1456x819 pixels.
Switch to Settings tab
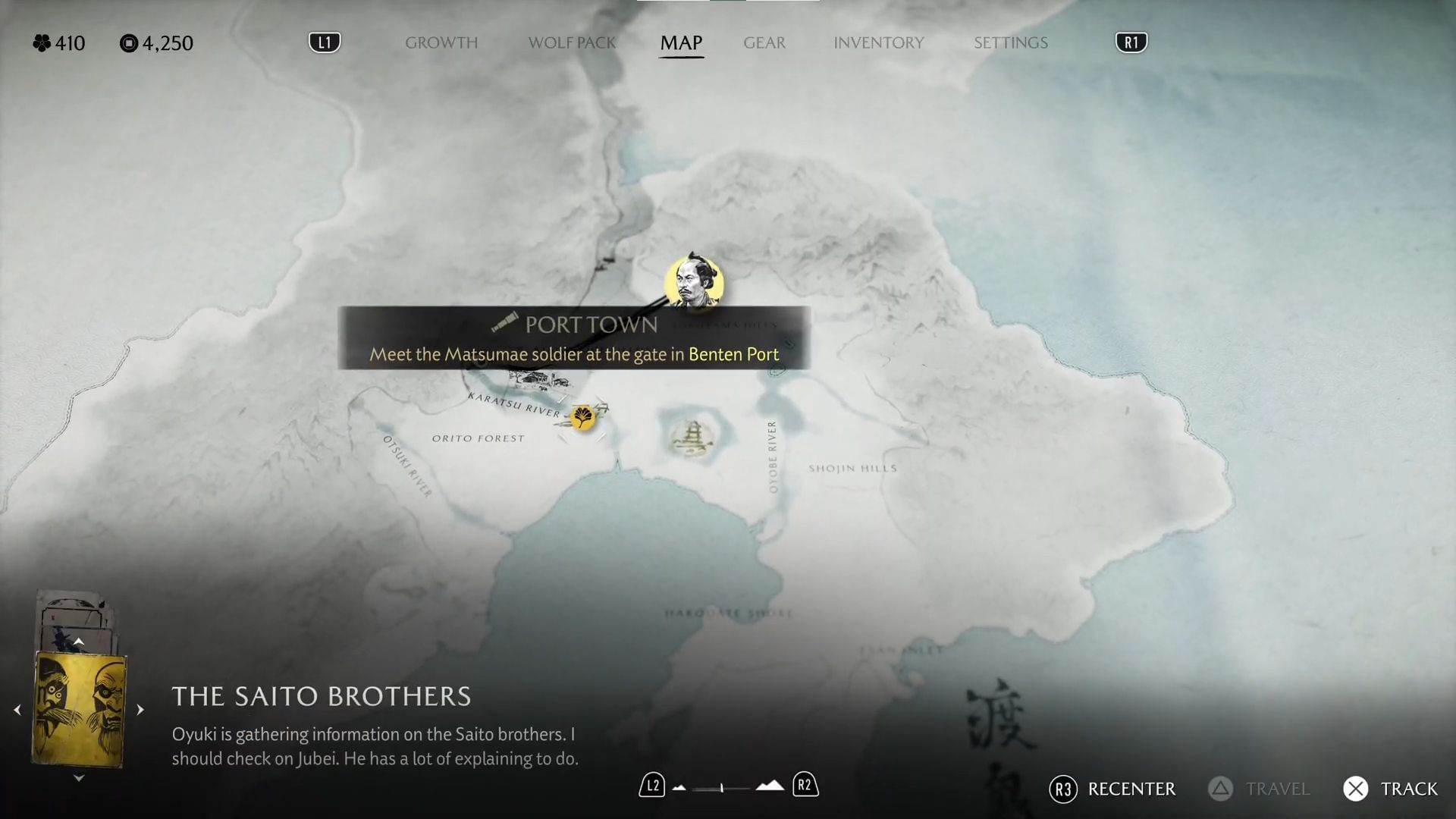(x=1010, y=42)
